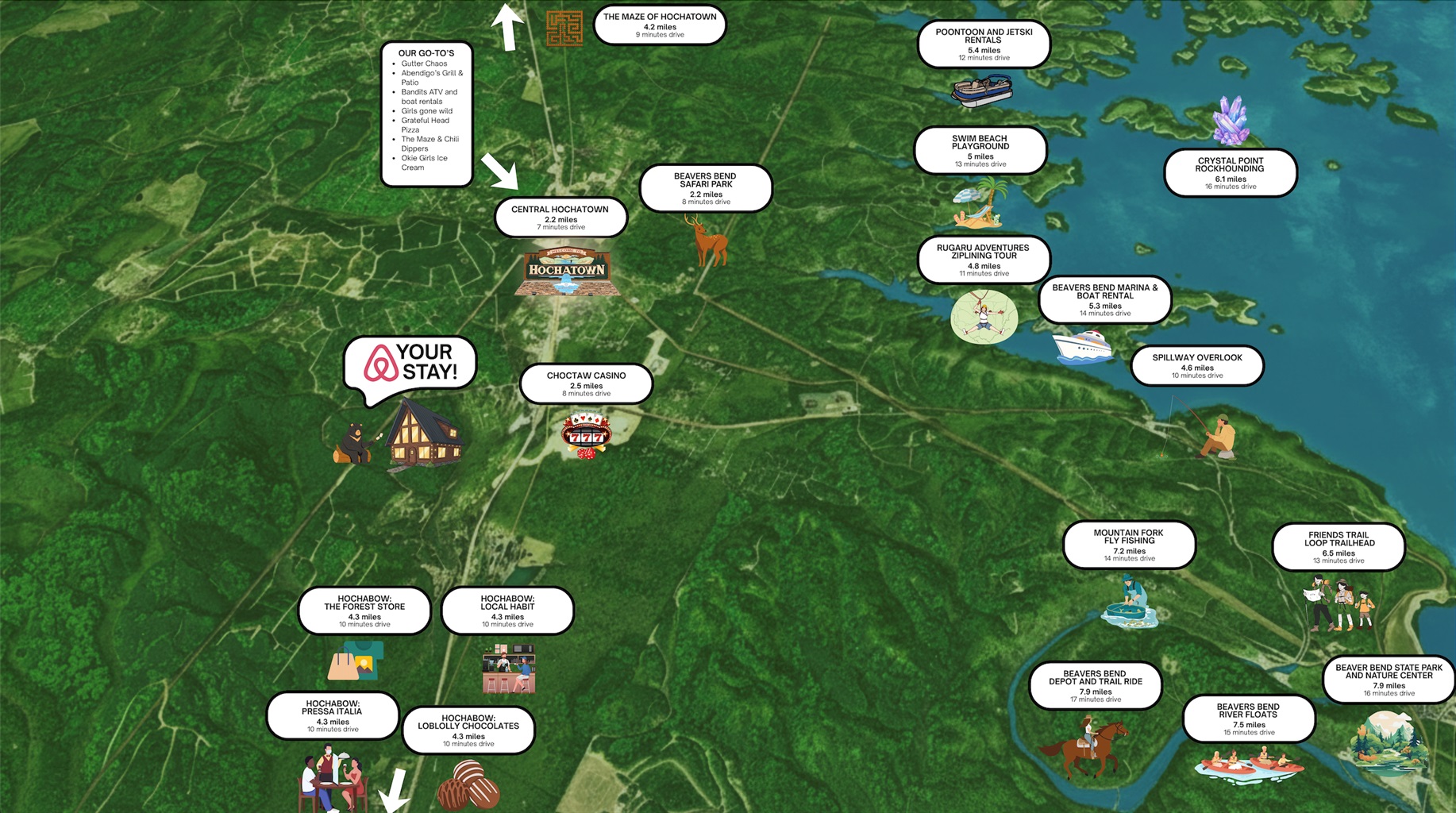Select the Spillway Overlook label
Image resolution: width=1456 pixels, height=813 pixels.
(1197, 365)
